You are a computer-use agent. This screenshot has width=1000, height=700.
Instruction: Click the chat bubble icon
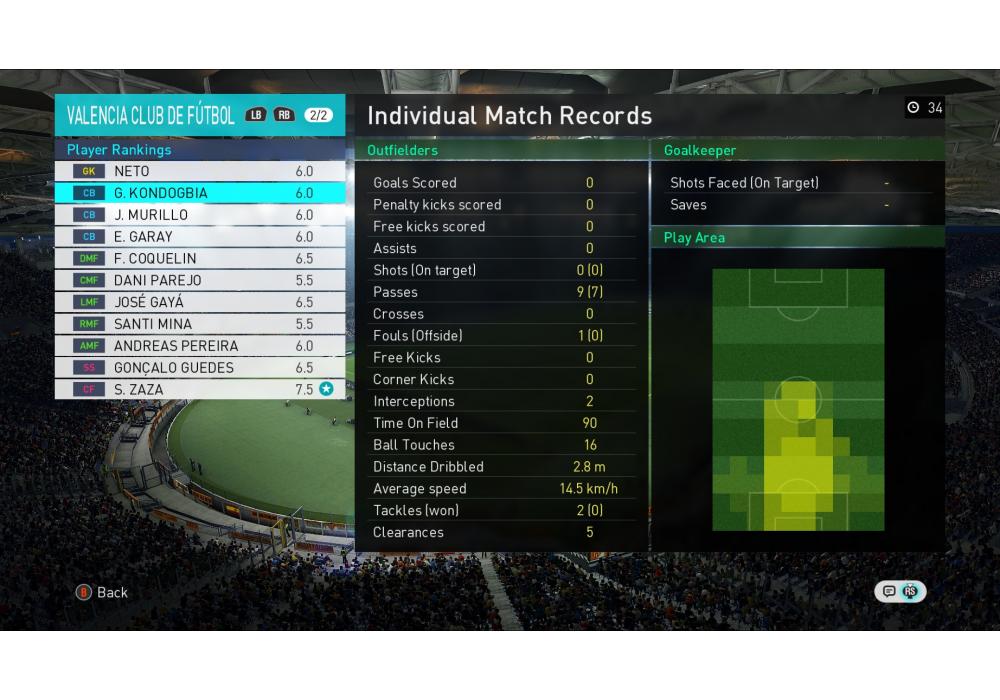pos(889,592)
